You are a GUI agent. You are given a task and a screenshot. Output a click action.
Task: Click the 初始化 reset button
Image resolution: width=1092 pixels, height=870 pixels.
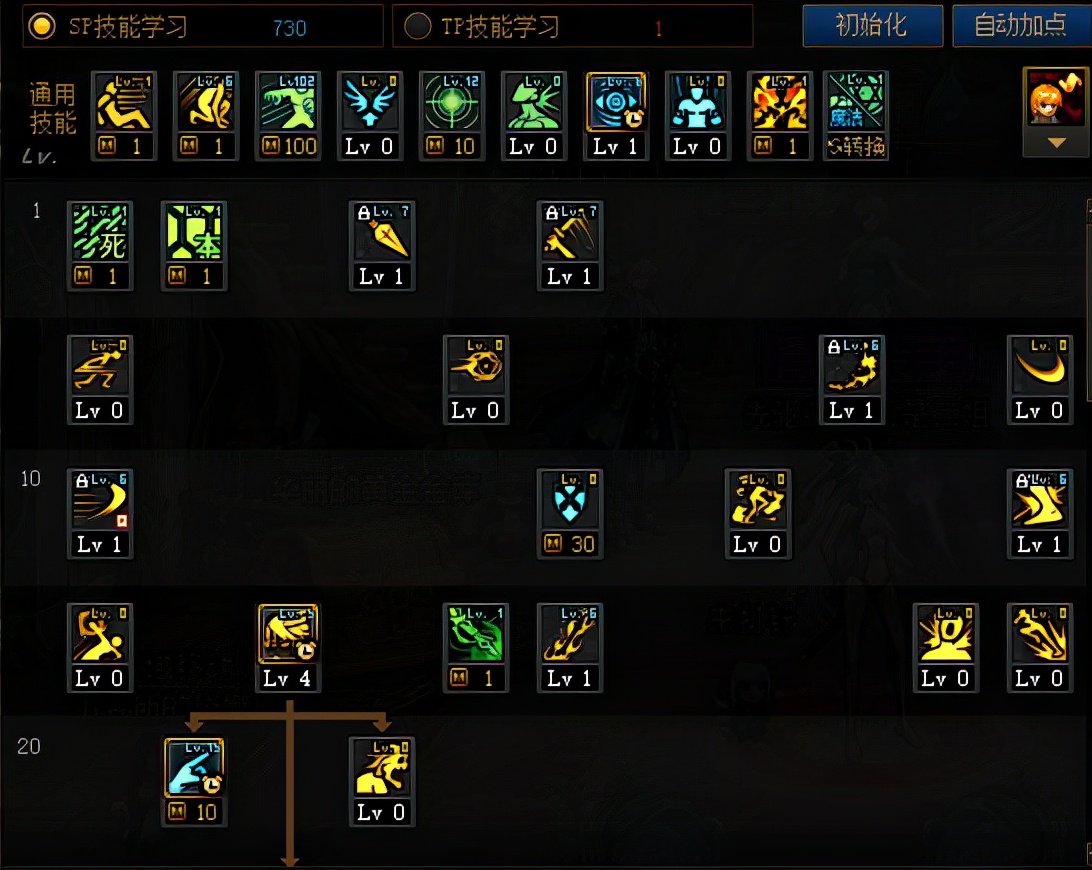click(872, 26)
